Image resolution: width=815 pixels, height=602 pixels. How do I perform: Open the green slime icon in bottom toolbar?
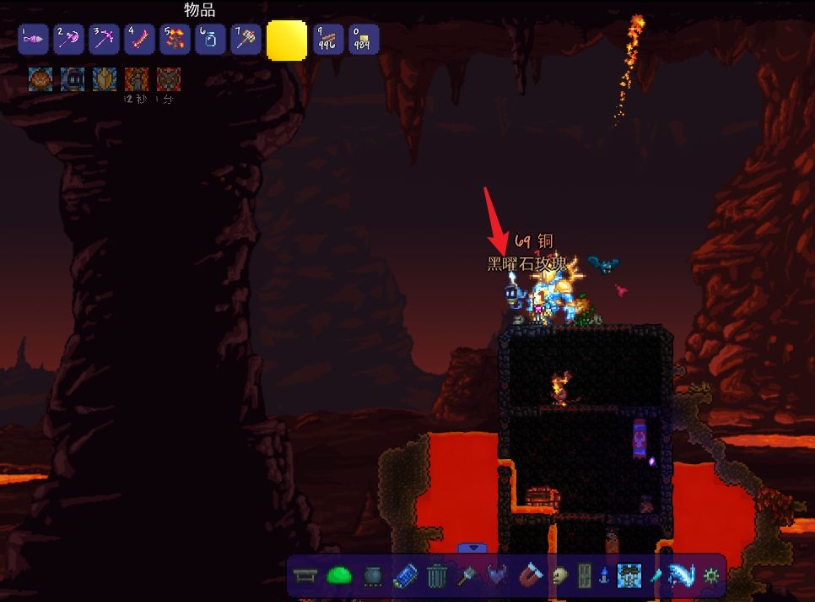click(x=340, y=576)
